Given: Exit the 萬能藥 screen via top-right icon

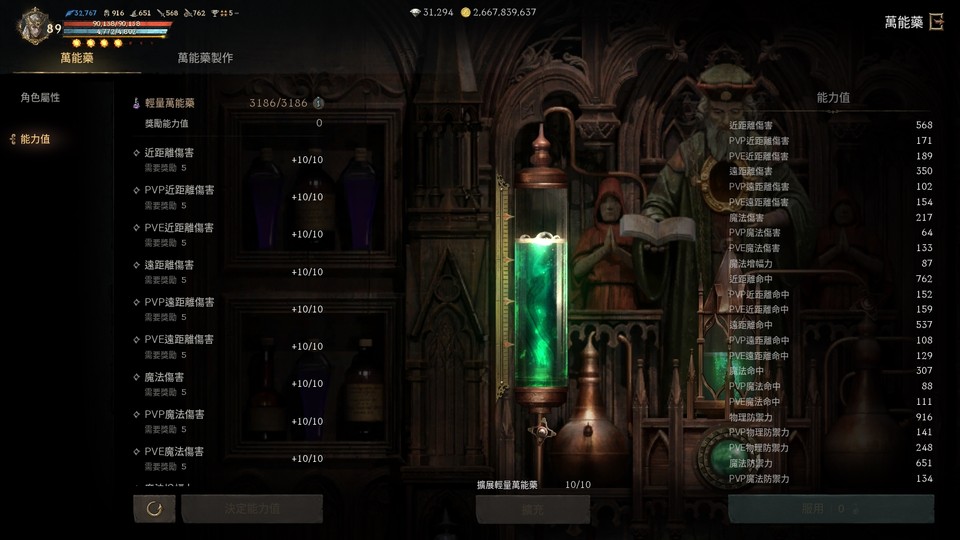Looking at the screenshot, I should click(936, 22).
